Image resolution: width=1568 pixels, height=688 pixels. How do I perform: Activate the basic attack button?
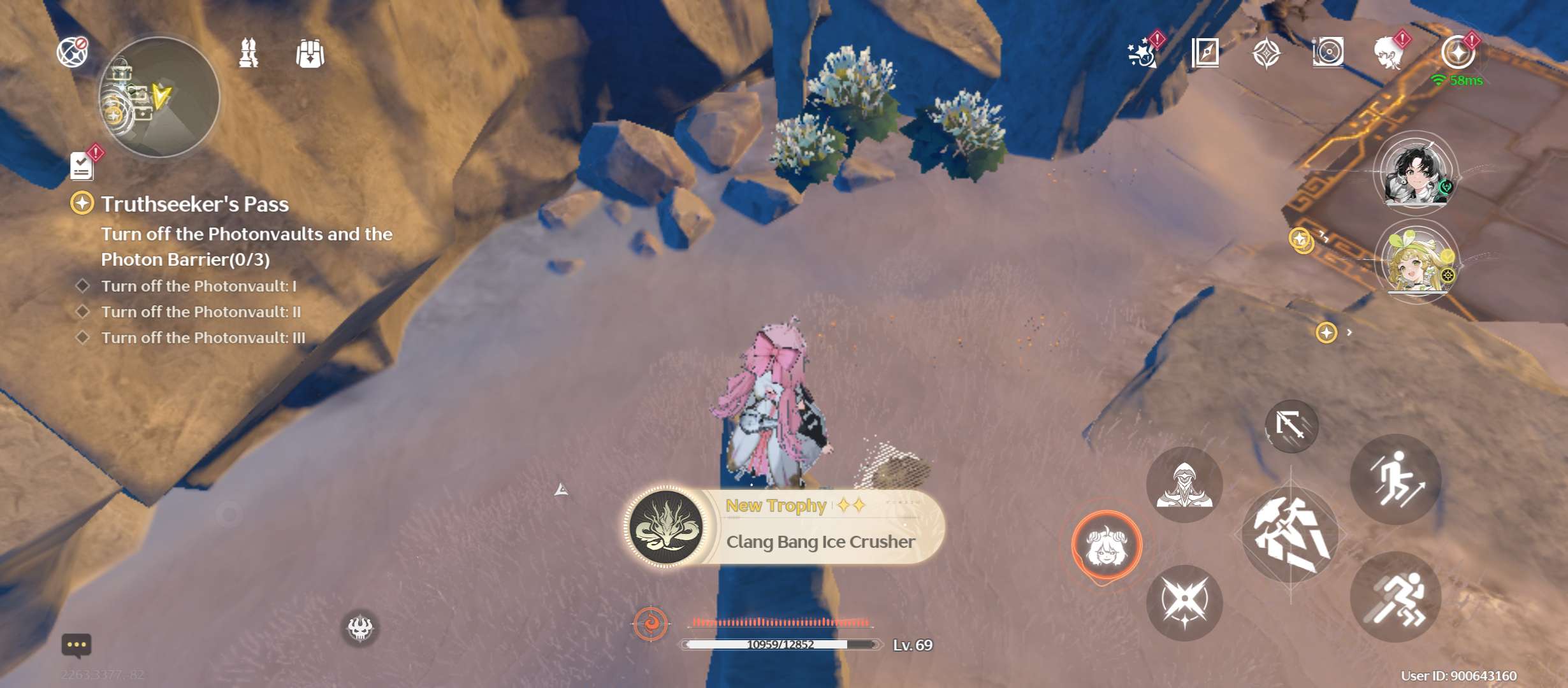1291,534
